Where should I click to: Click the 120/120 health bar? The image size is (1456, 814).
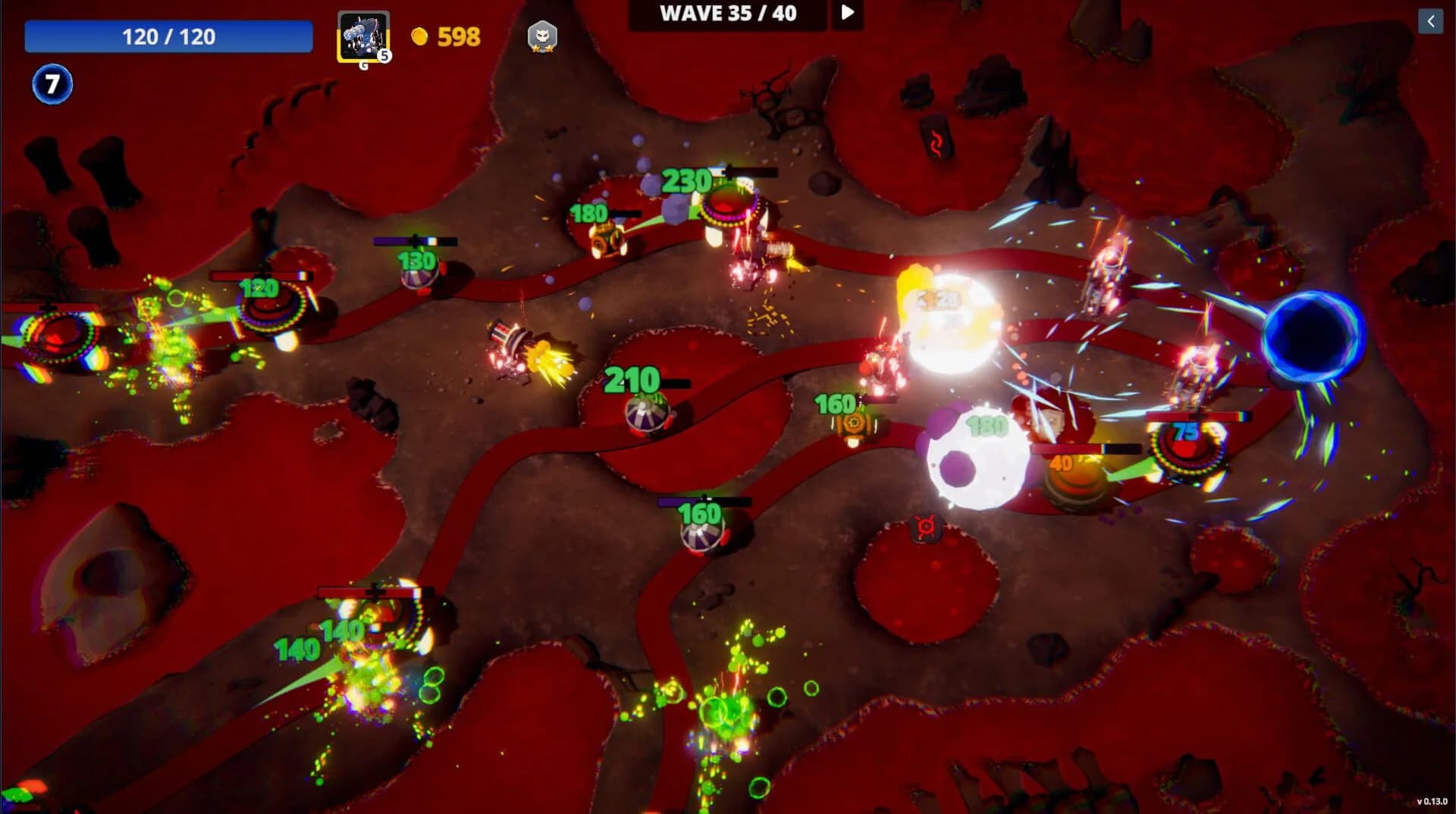tap(168, 36)
